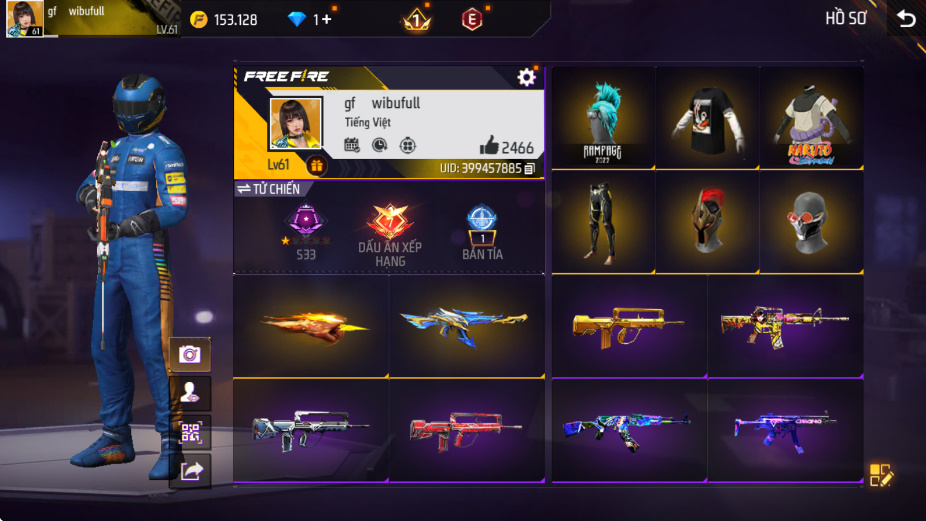926x521 pixels.
Task: Copy the player UID
Action: [x=530, y=168]
